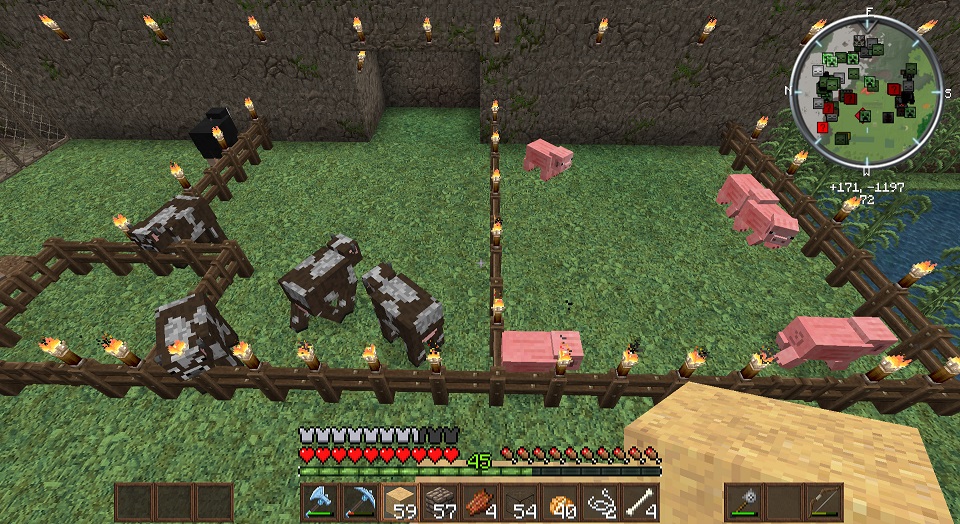
Task: Pick the raw meat hotbar slot
Action: click(x=480, y=501)
